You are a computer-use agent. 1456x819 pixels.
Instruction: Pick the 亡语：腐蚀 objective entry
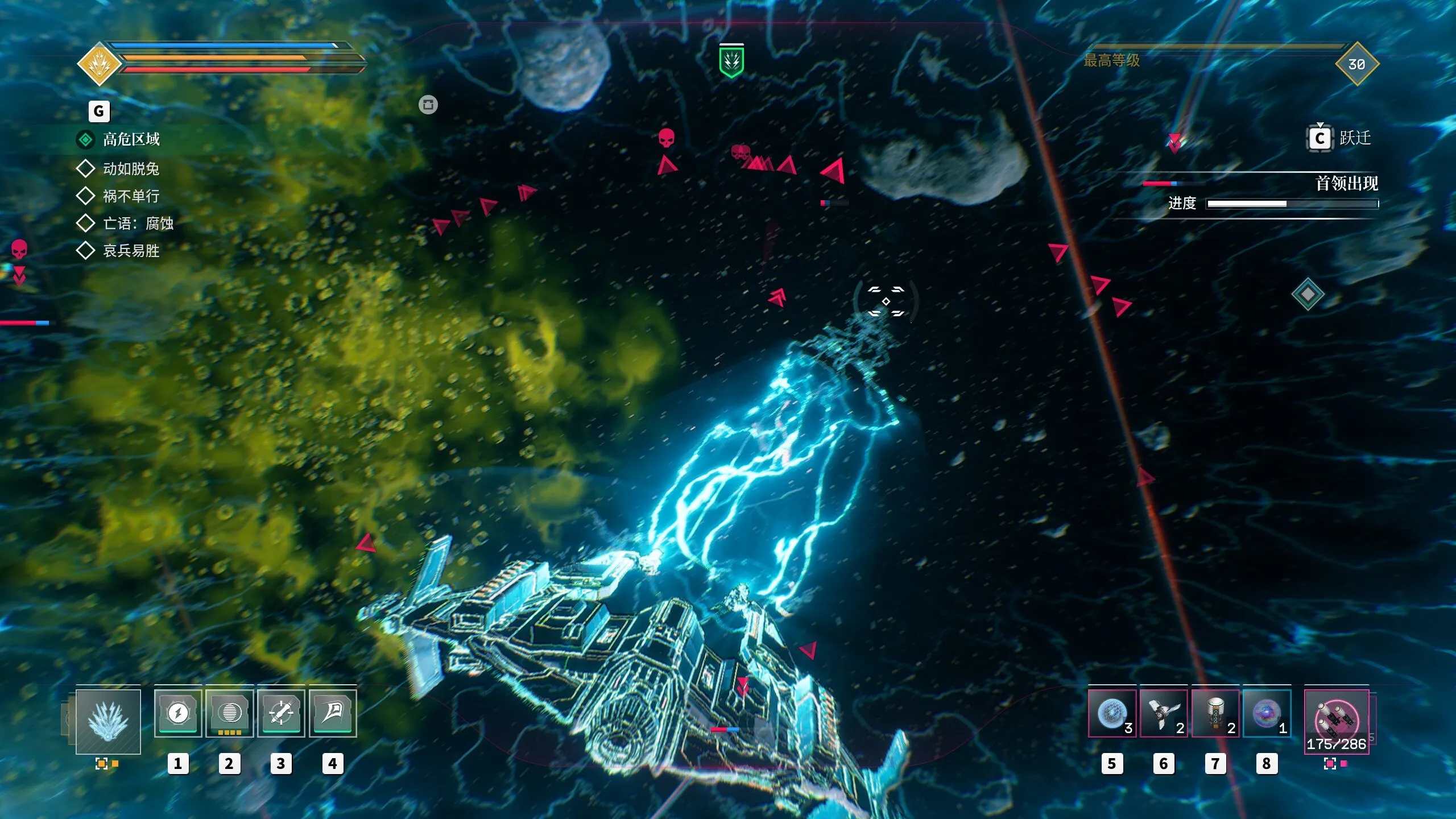[x=138, y=224]
